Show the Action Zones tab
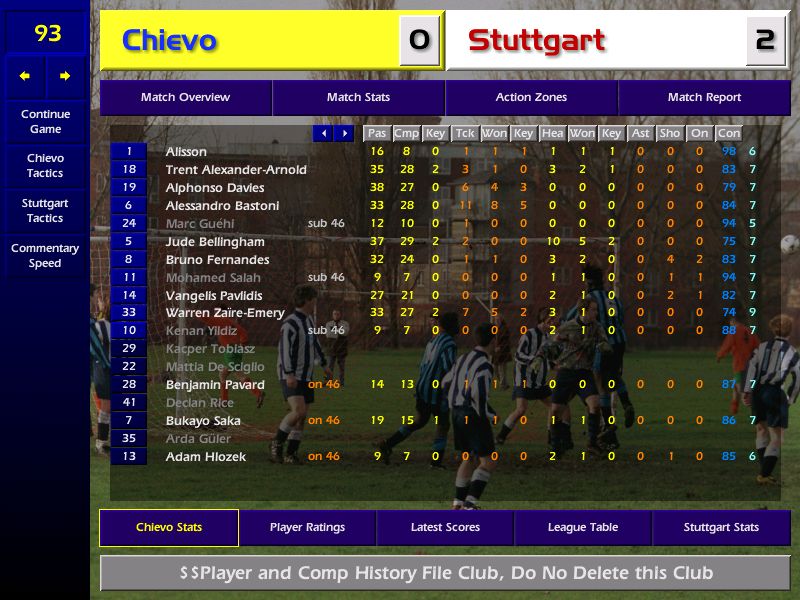Viewport: 800px width, 600px height. tap(531, 98)
